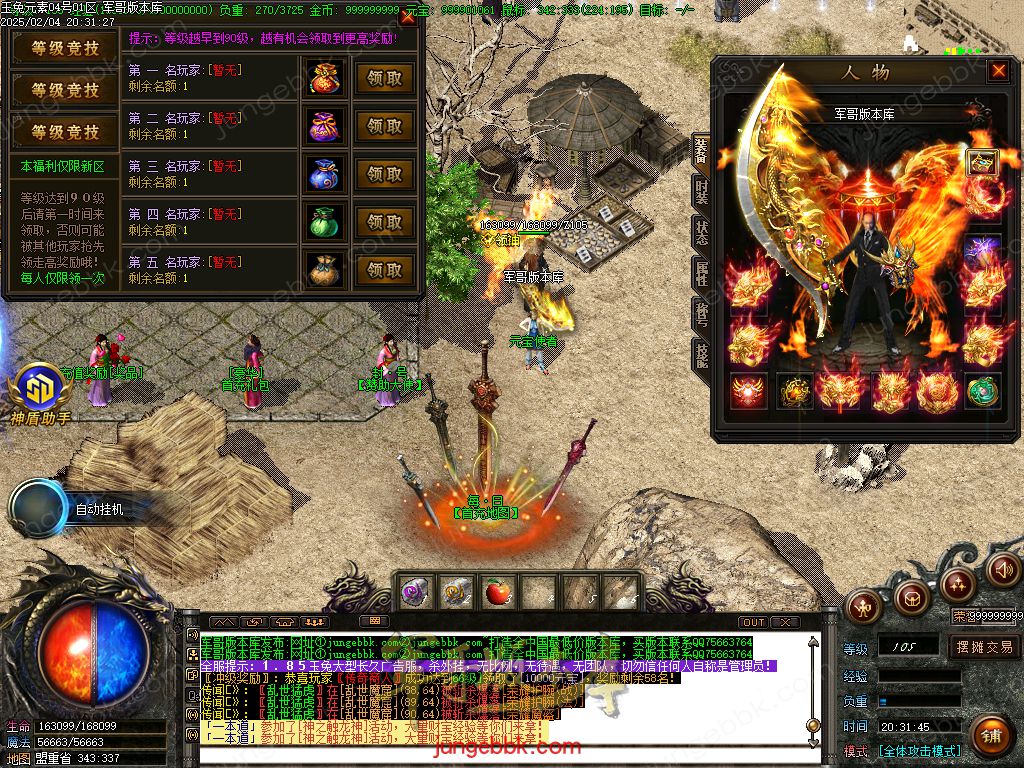Change the 全体攻击模式 attack mode
Image resolution: width=1024 pixels, height=768 pixels.
click(919, 750)
